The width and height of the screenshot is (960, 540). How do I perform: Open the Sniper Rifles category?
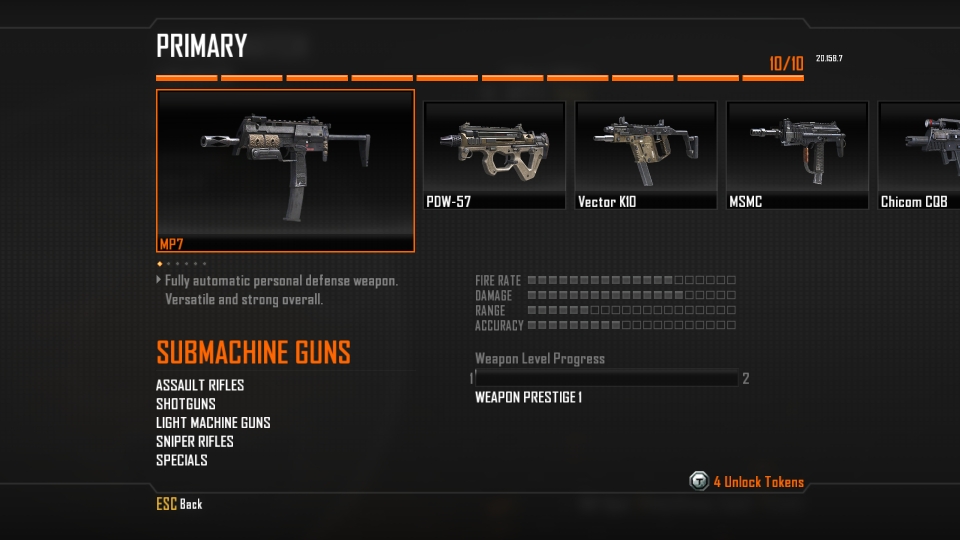[195, 442]
